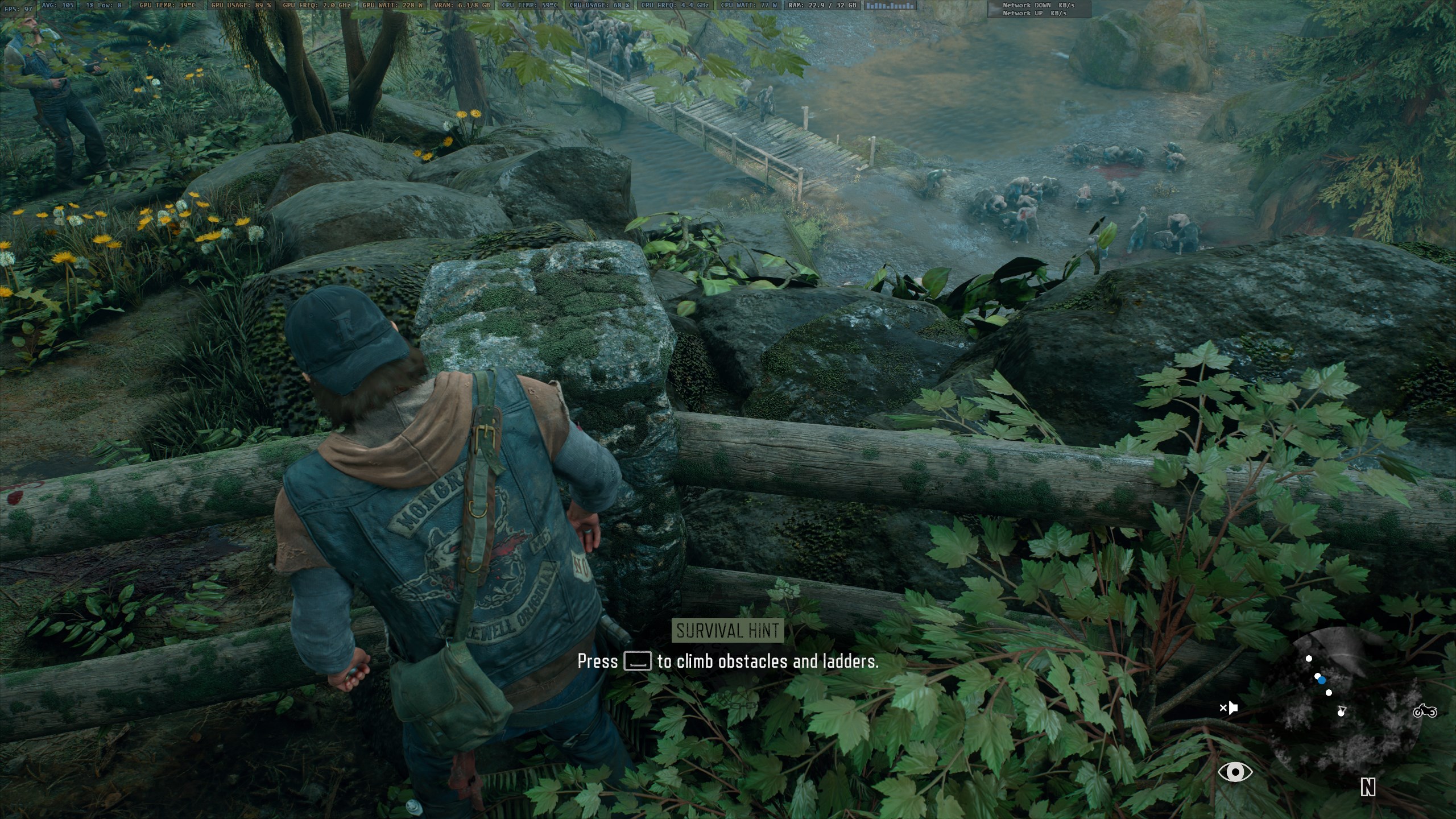Click the N north compass marker
1456x819 pixels.
[x=1368, y=787]
